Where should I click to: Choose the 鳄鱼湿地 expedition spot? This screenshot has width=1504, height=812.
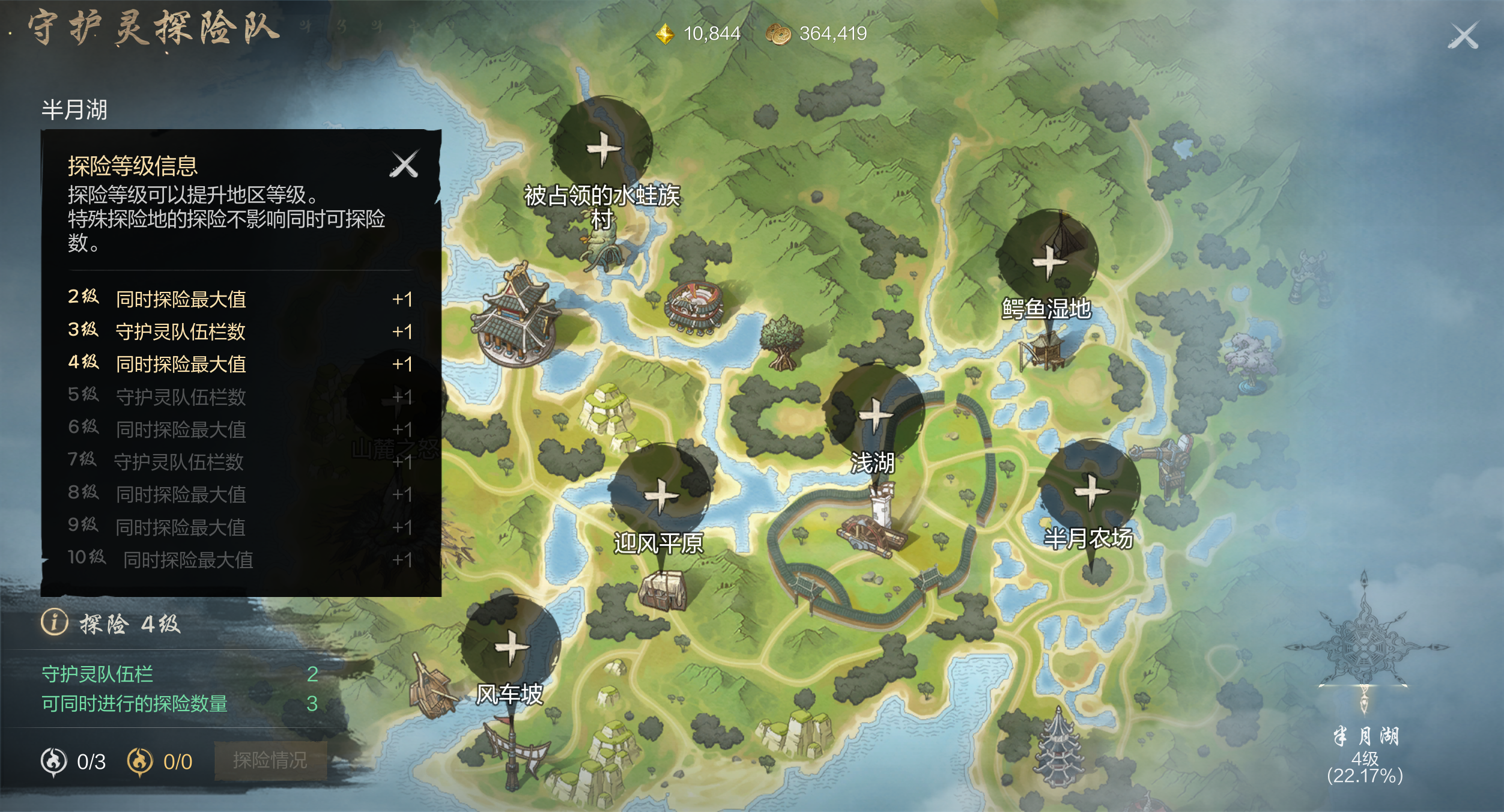[x=1049, y=261]
